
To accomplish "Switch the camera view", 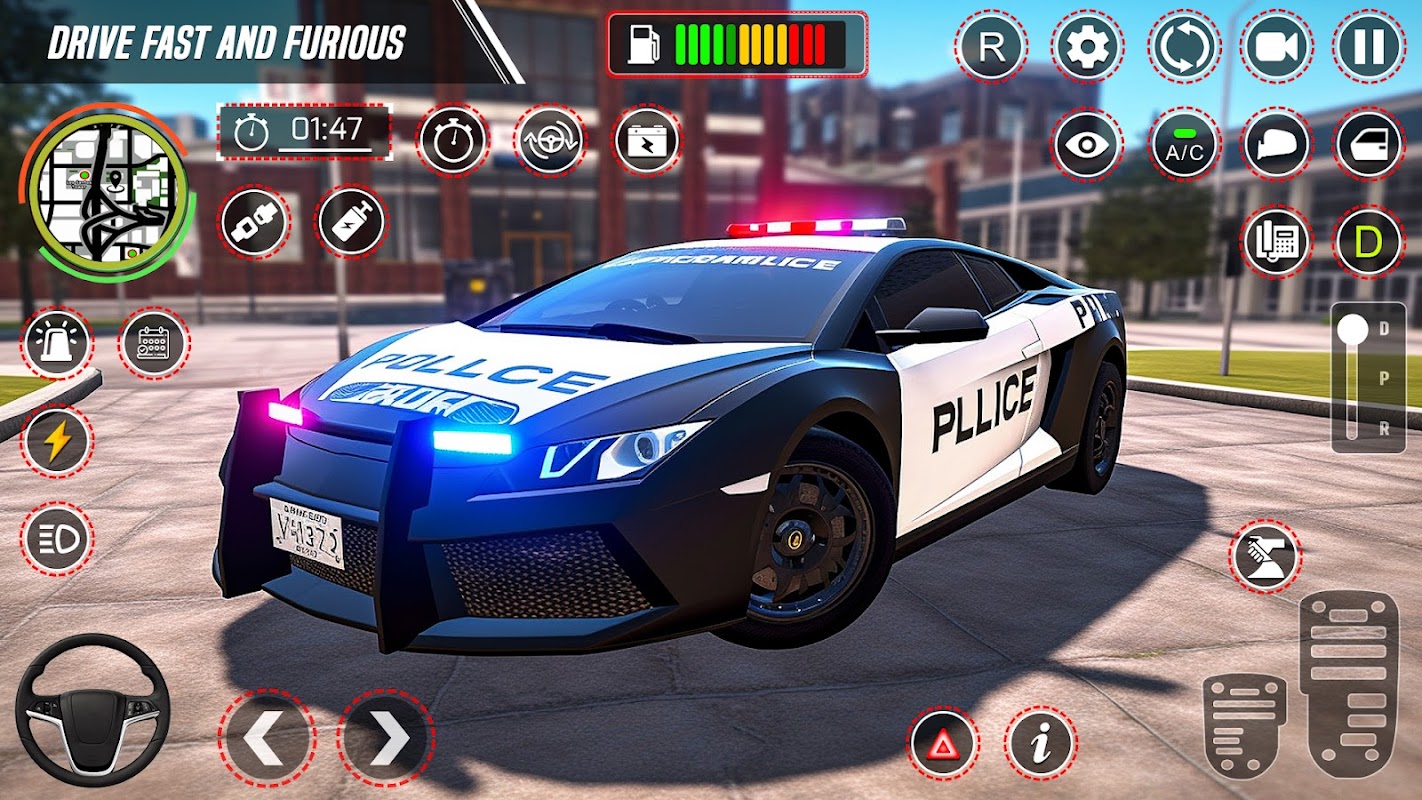I will 1277,47.
